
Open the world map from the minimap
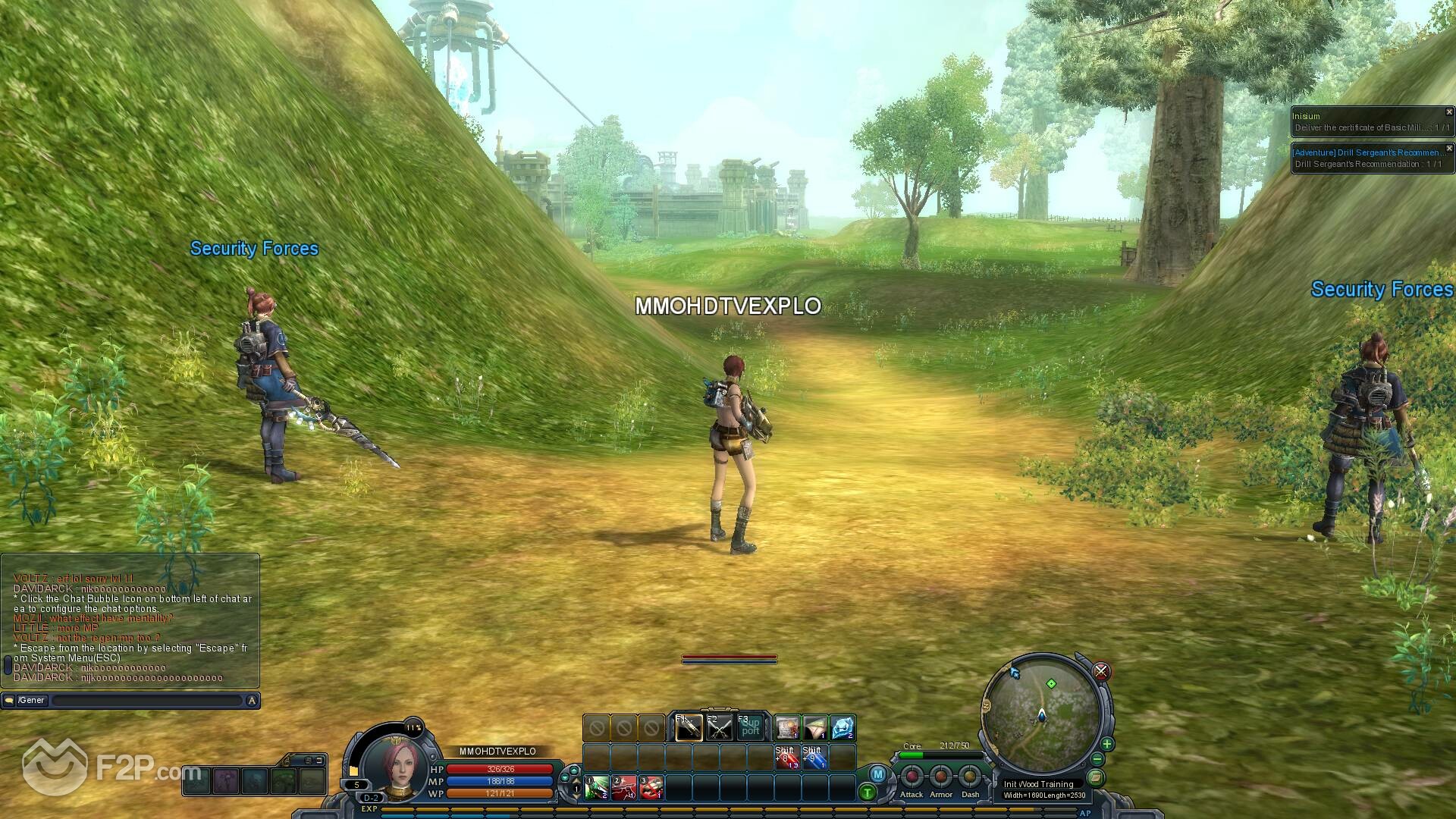coord(1095,777)
